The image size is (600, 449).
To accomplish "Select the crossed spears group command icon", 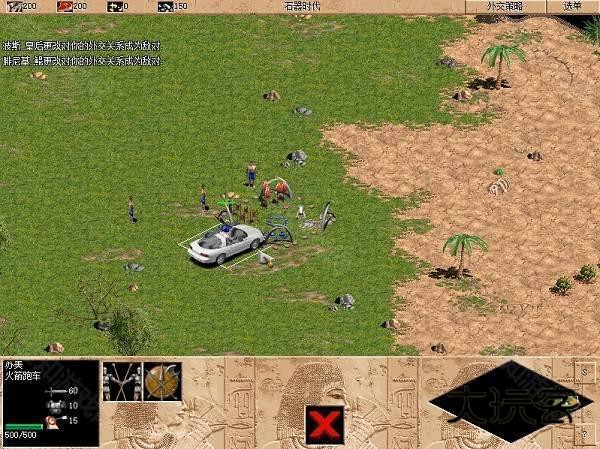I will click(x=121, y=380).
